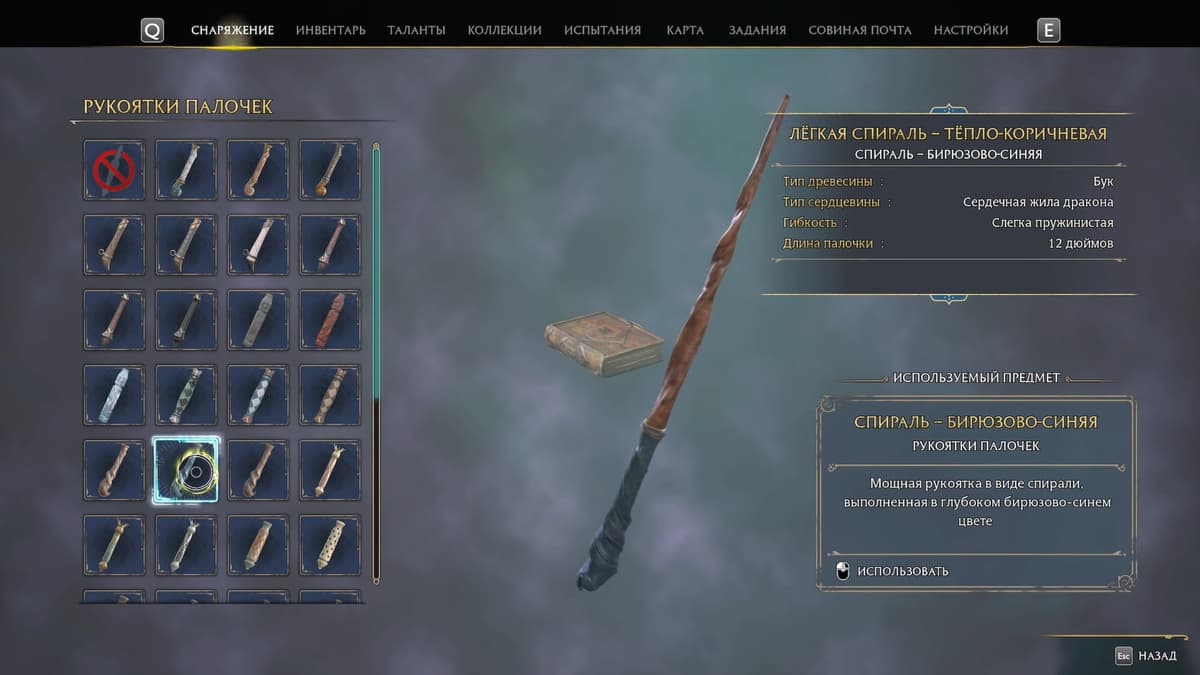
Task: Open the Таланты tab
Action: 416,30
